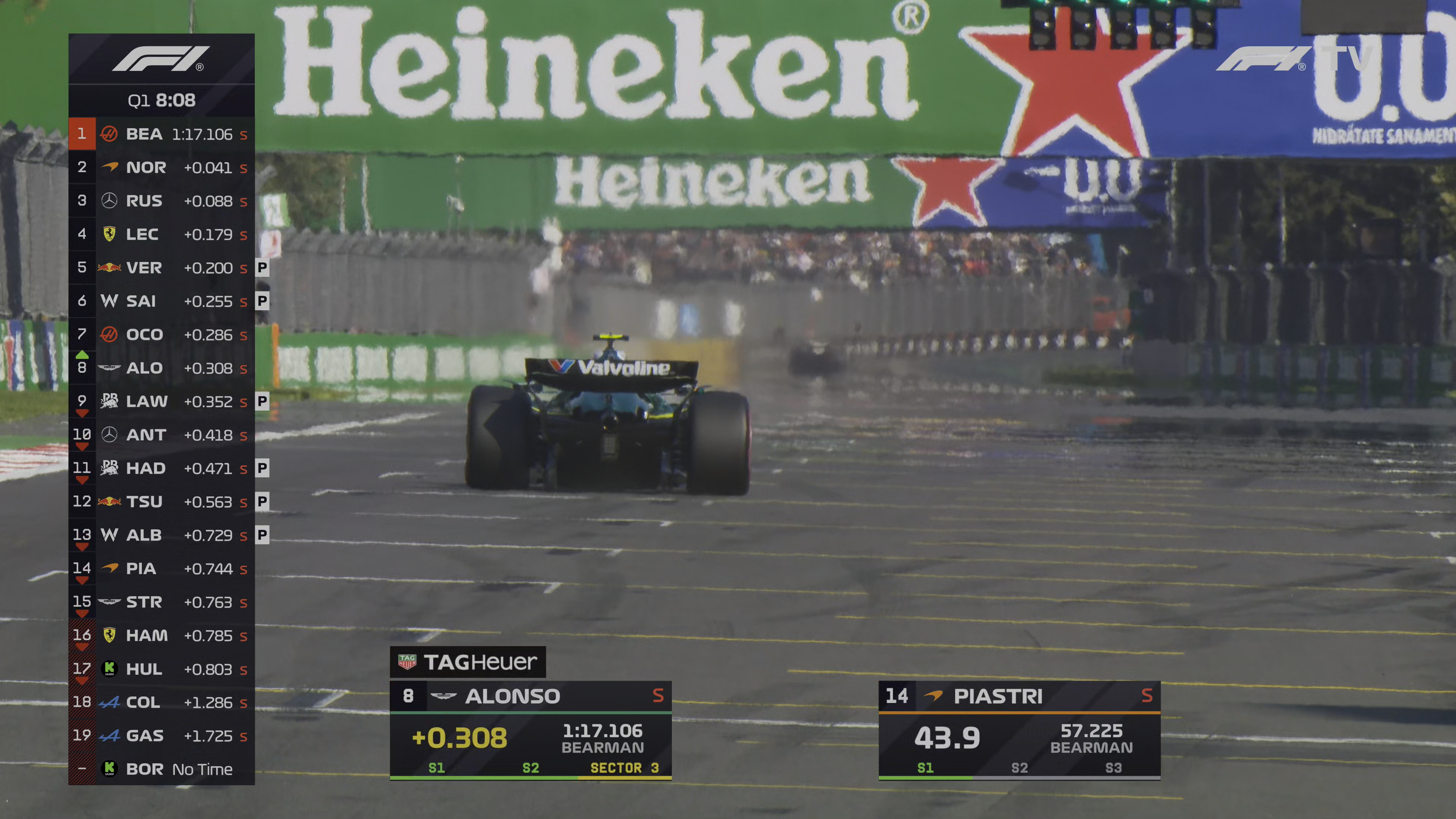
Task: Pick the BOR row showing No Time
Action: [x=162, y=769]
